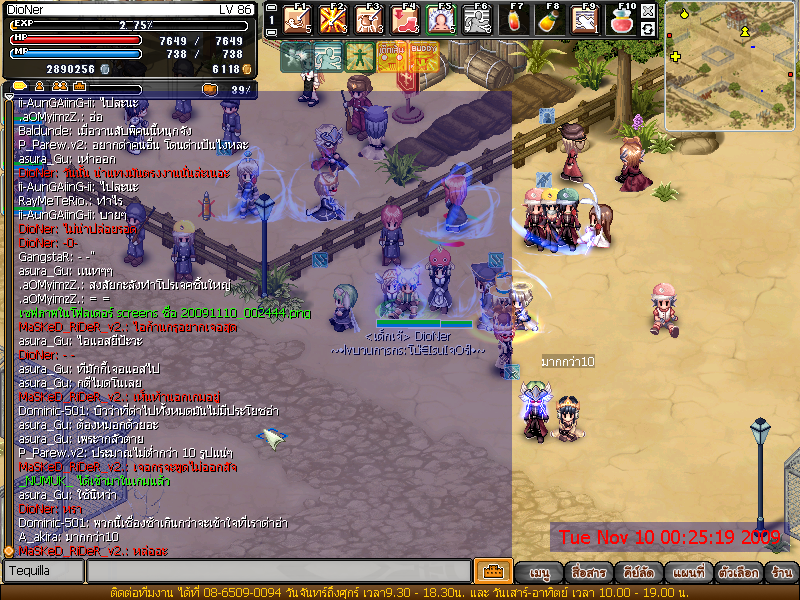Use the F7 red potion slot
800x600 pixels.
click(x=516, y=19)
